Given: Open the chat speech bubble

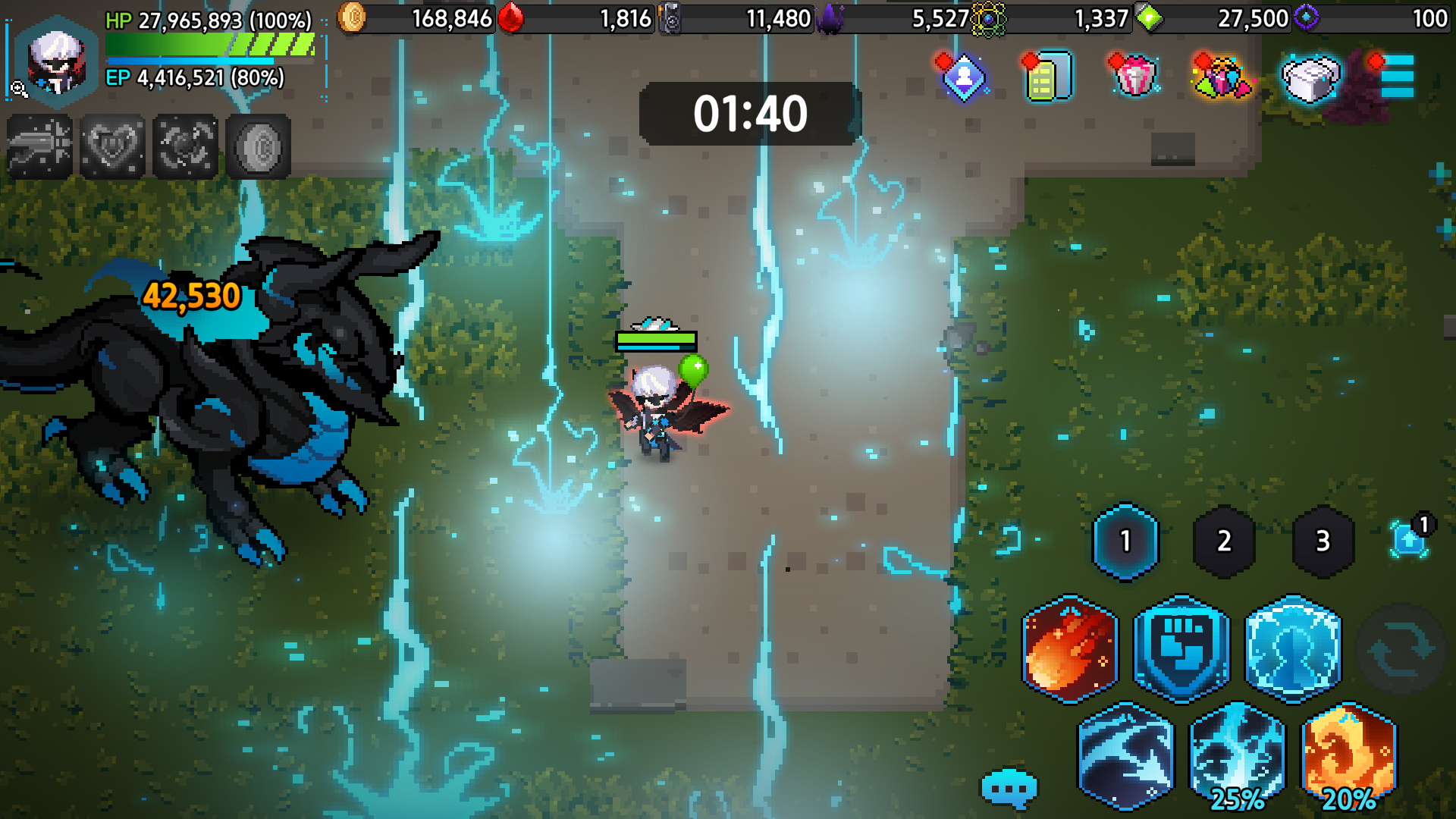Looking at the screenshot, I should click(x=1009, y=789).
